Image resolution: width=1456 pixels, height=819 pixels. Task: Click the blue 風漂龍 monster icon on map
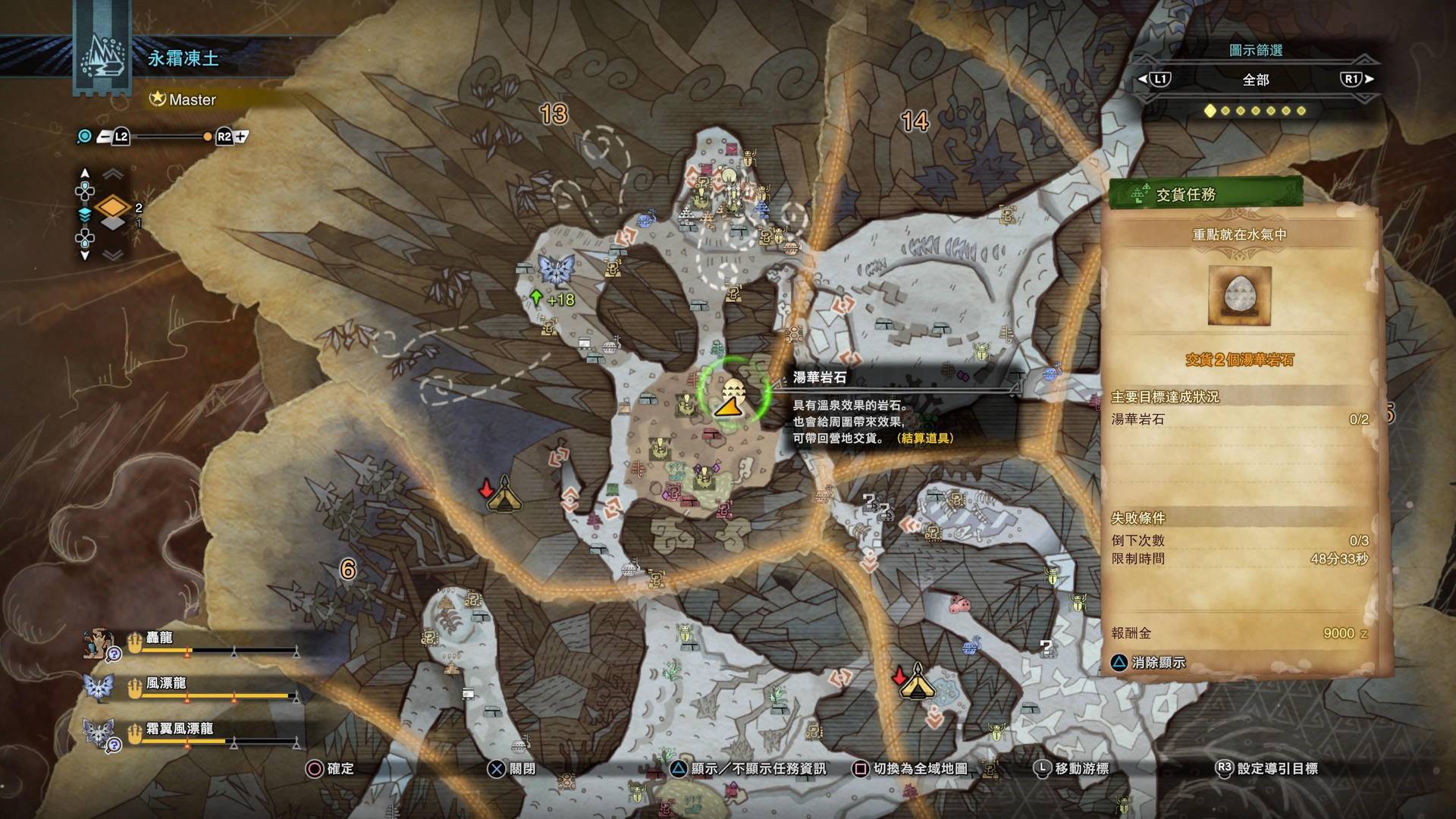[x=556, y=269]
